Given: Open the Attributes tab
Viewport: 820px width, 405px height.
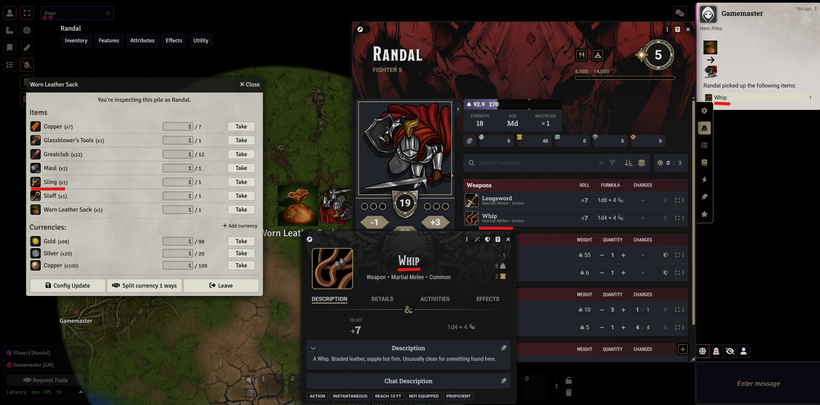Looking at the screenshot, I should coord(142,41).
